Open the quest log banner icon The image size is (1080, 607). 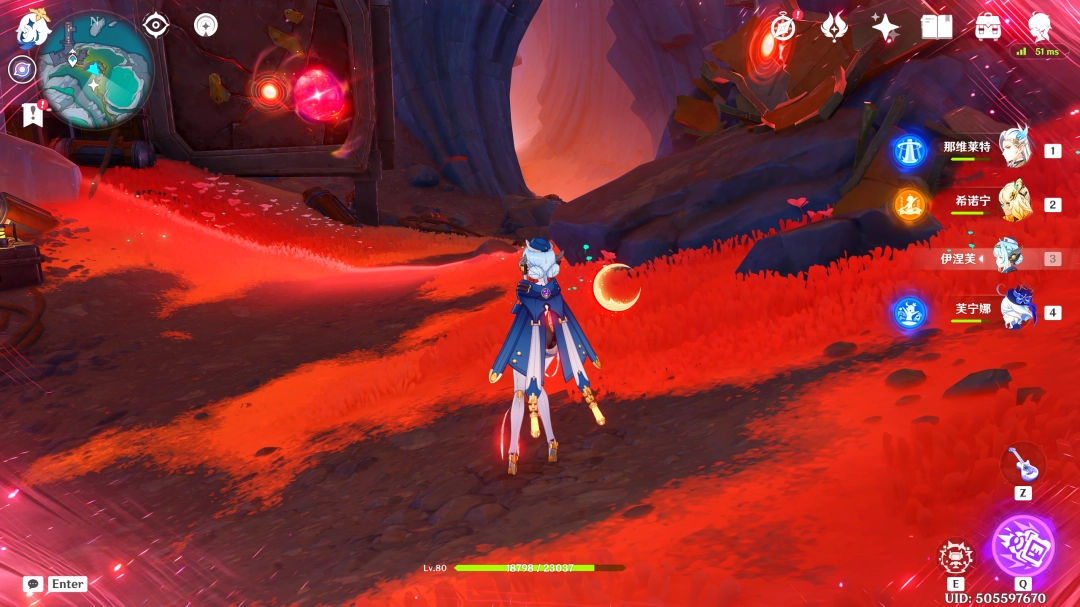tap(32, 115)
